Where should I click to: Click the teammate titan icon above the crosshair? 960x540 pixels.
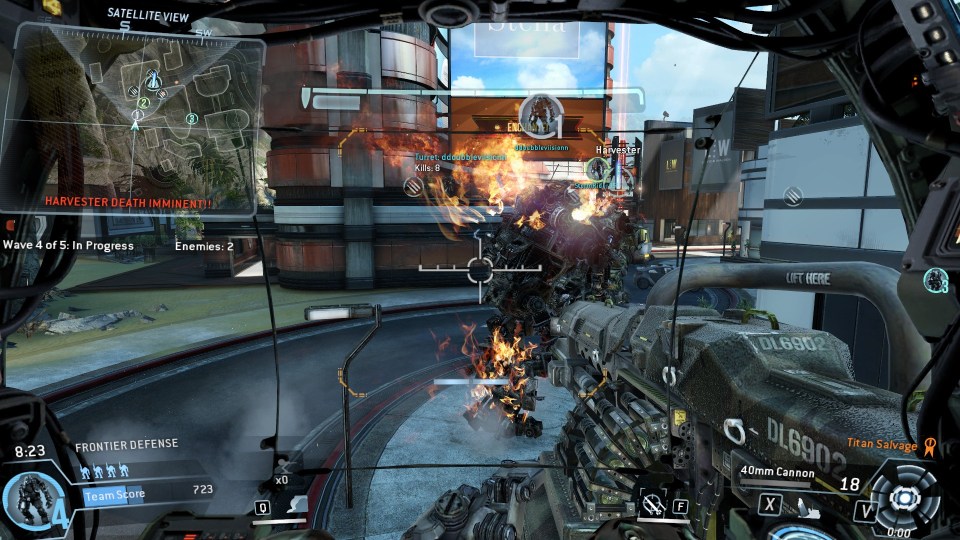pos(540,113)
